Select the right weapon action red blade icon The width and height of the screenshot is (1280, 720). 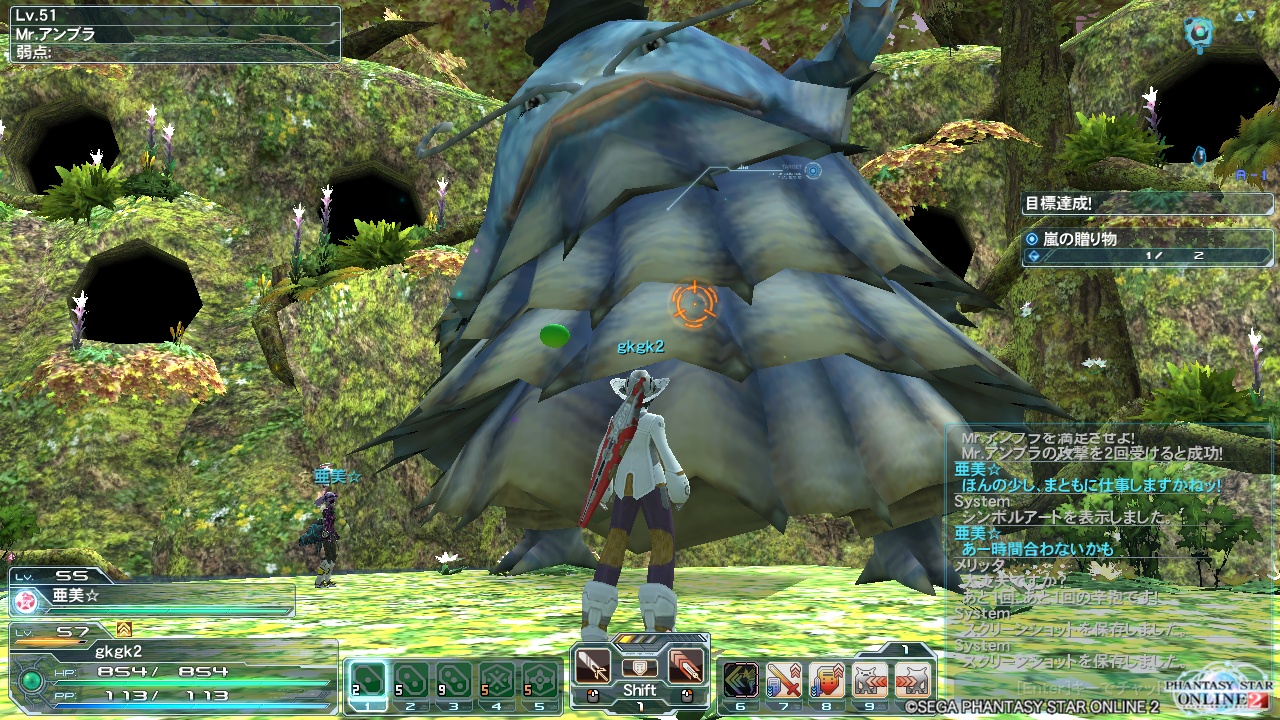685,665
